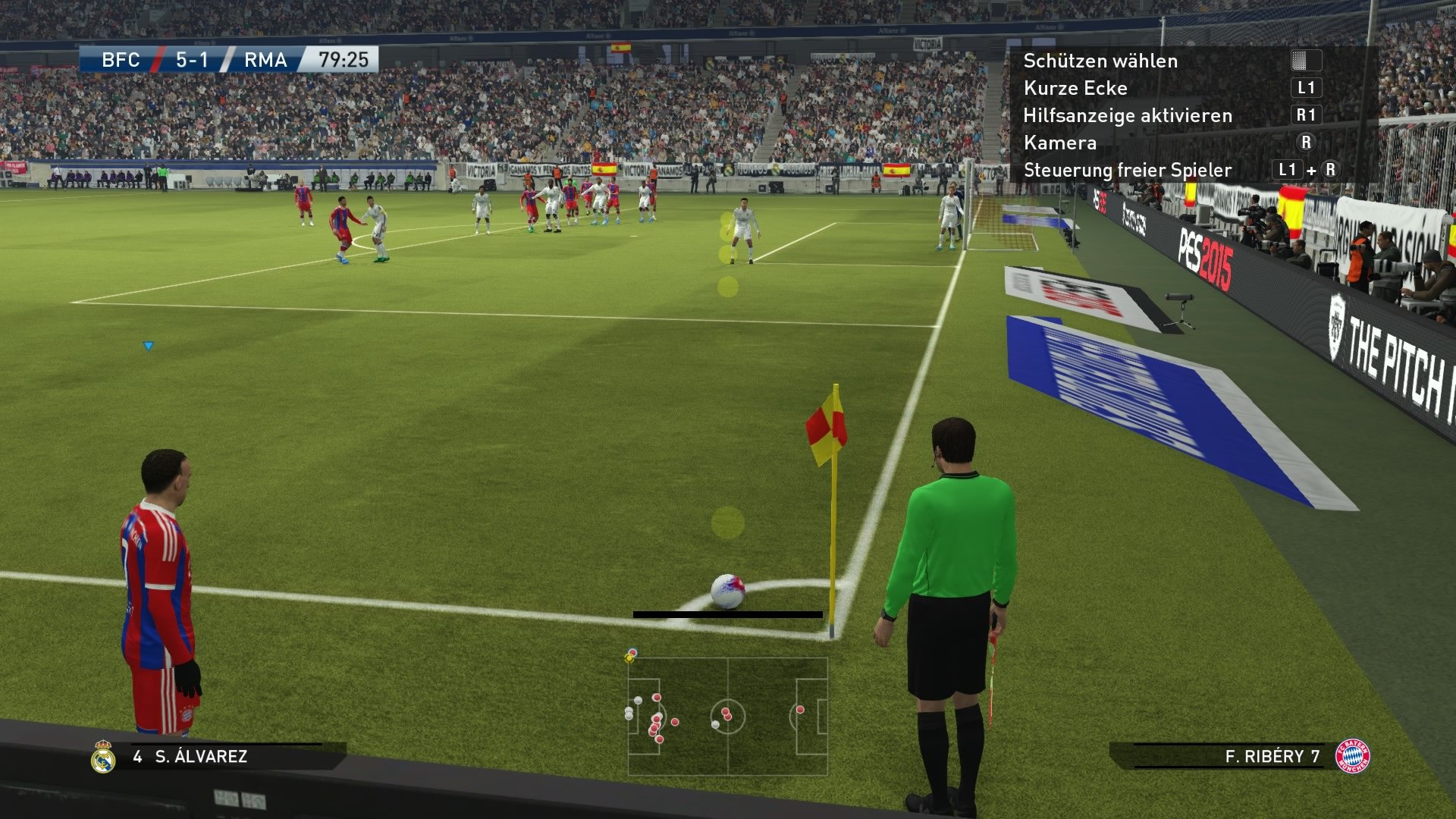This screenshot has height=819, width=1456.
Task: Select the BFC 5-1 RMA scoreboard
Action: tap(190, 60)
